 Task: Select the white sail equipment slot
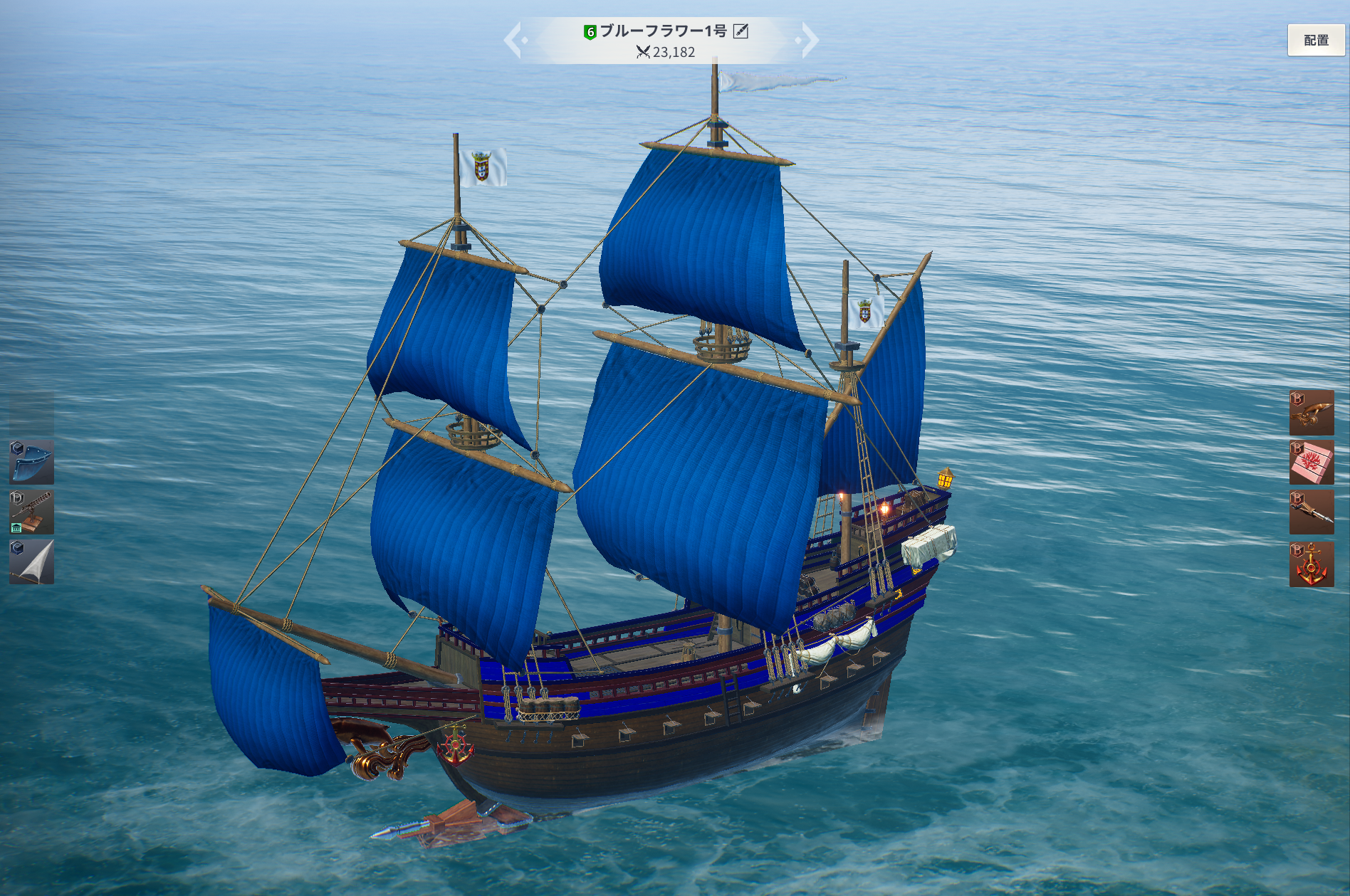click(31, 562)
